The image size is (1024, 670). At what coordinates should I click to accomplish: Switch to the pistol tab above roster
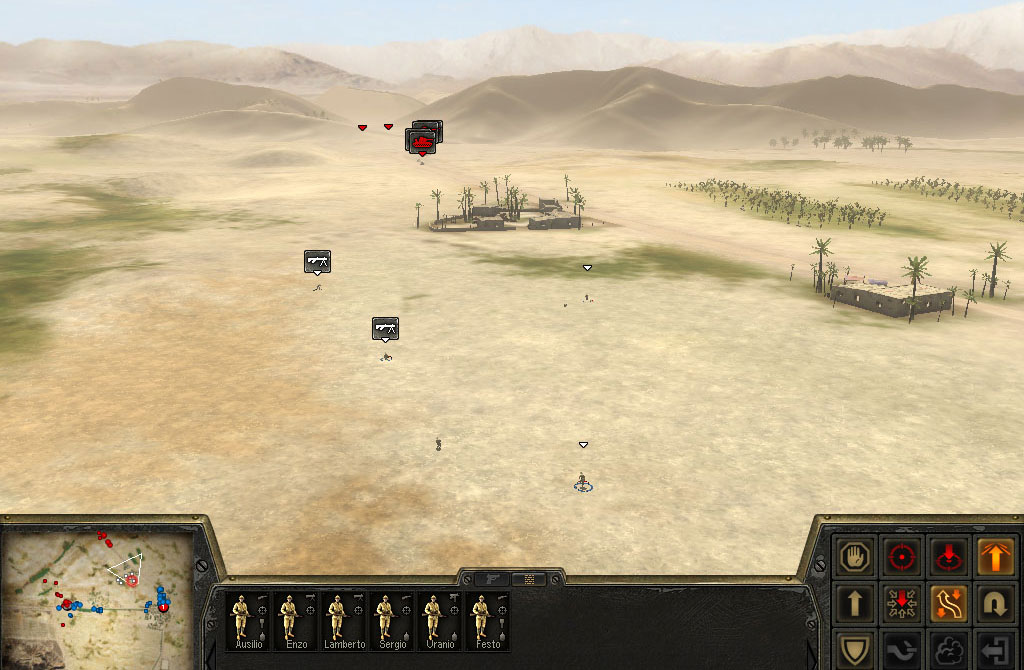493,579
